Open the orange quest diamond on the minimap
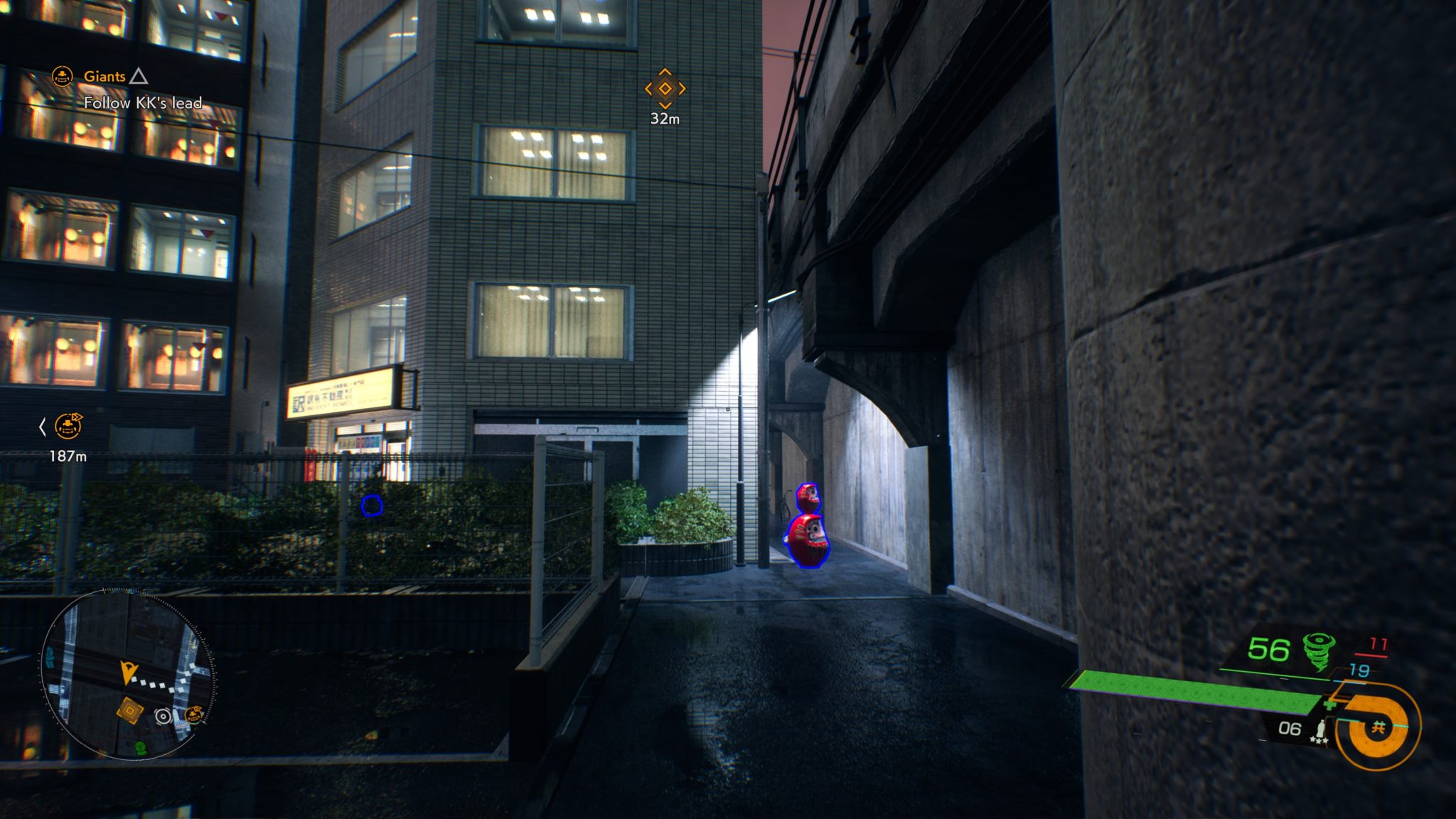The image size is (1456, 819). (130, 710)
